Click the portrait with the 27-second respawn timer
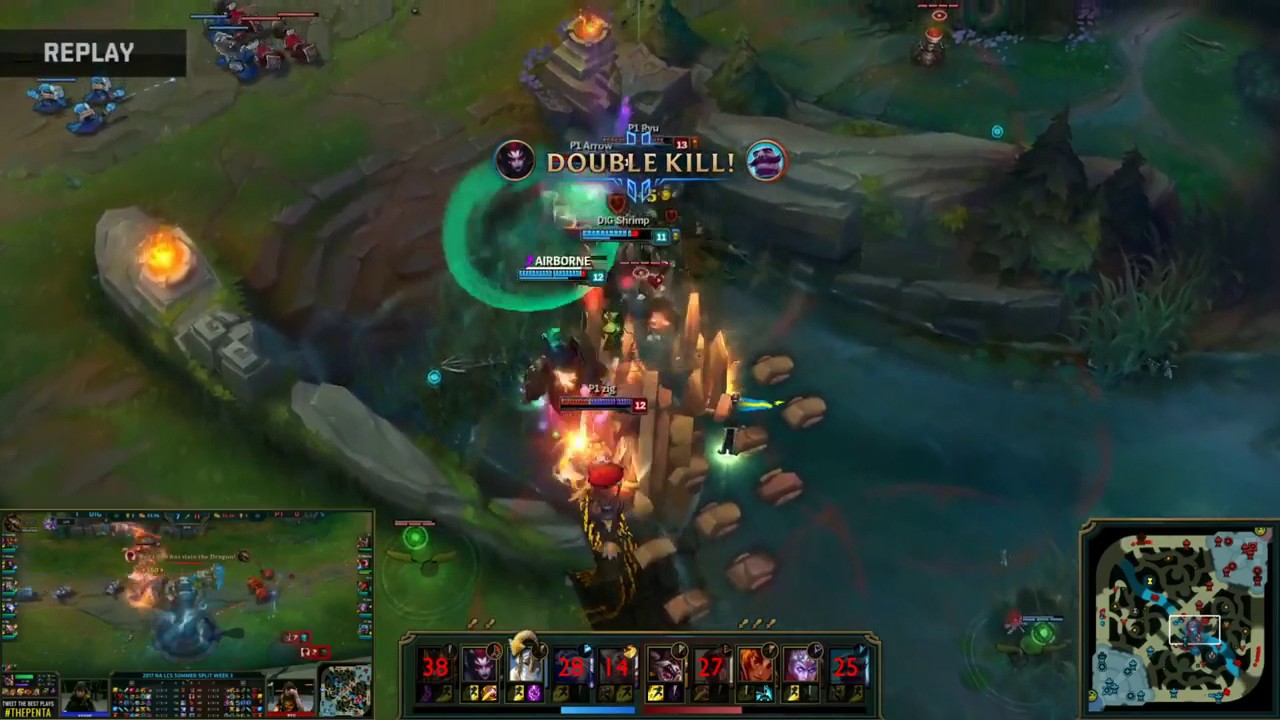Viewport: 1280px width, 720px height. point(713,667)
